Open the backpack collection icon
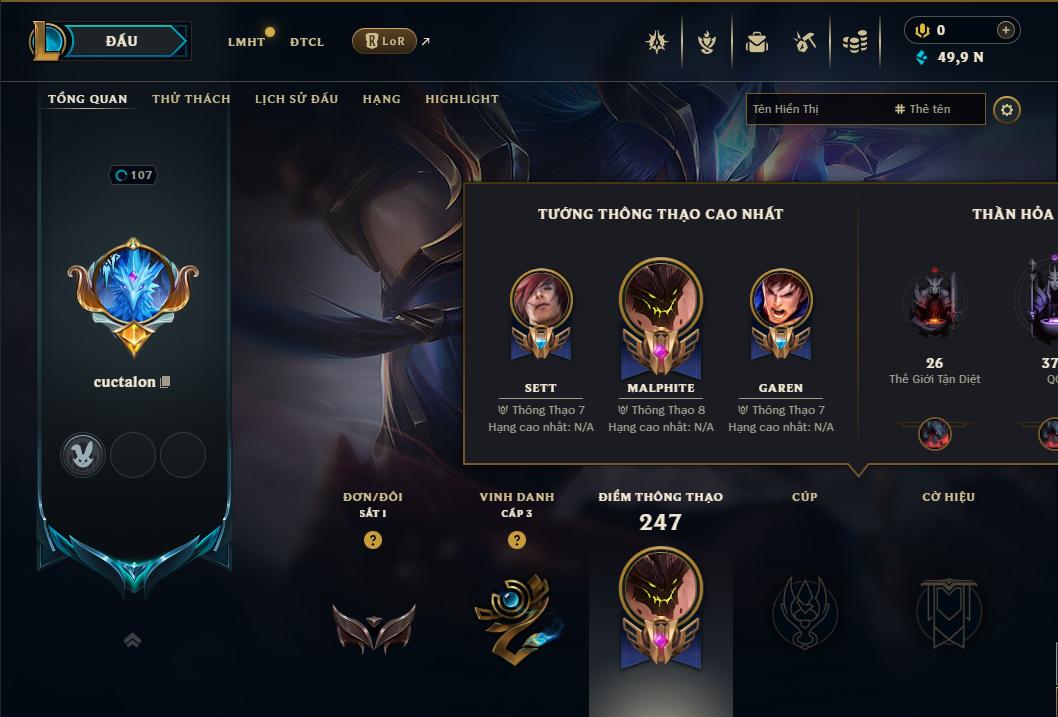1058x717 pixels. [757, 42]
